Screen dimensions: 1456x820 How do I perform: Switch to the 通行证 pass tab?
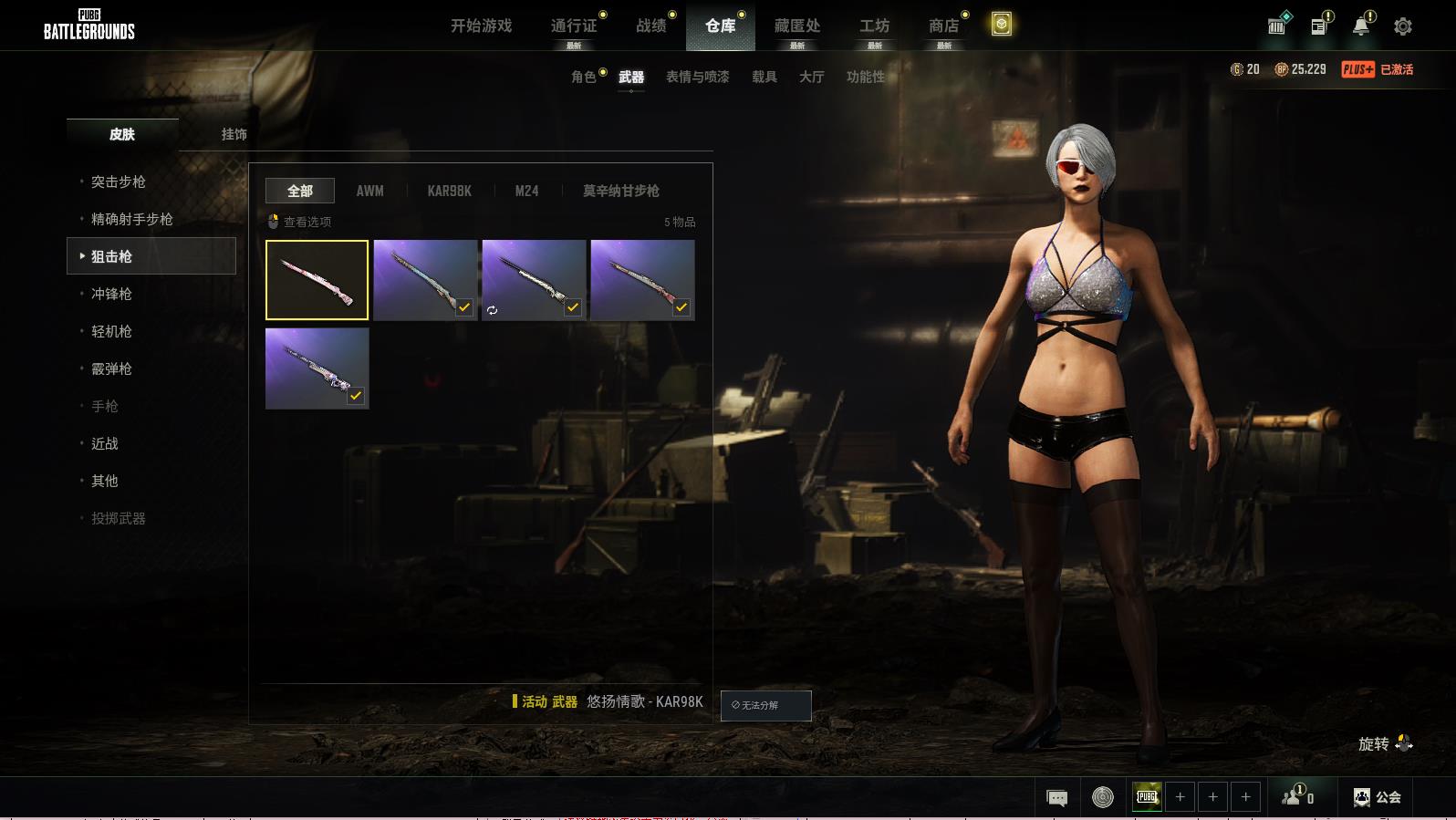coord(574,26)
